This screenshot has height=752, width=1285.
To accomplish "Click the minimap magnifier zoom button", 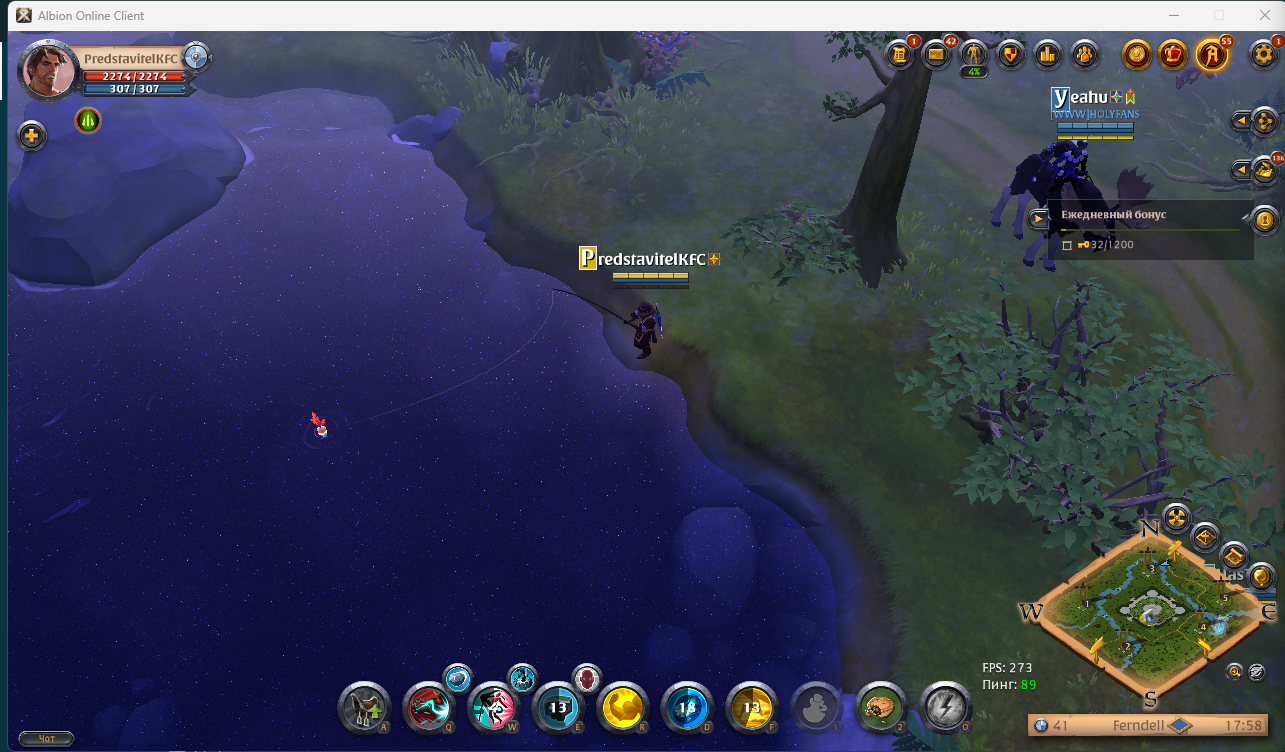I will (1236, 672).
